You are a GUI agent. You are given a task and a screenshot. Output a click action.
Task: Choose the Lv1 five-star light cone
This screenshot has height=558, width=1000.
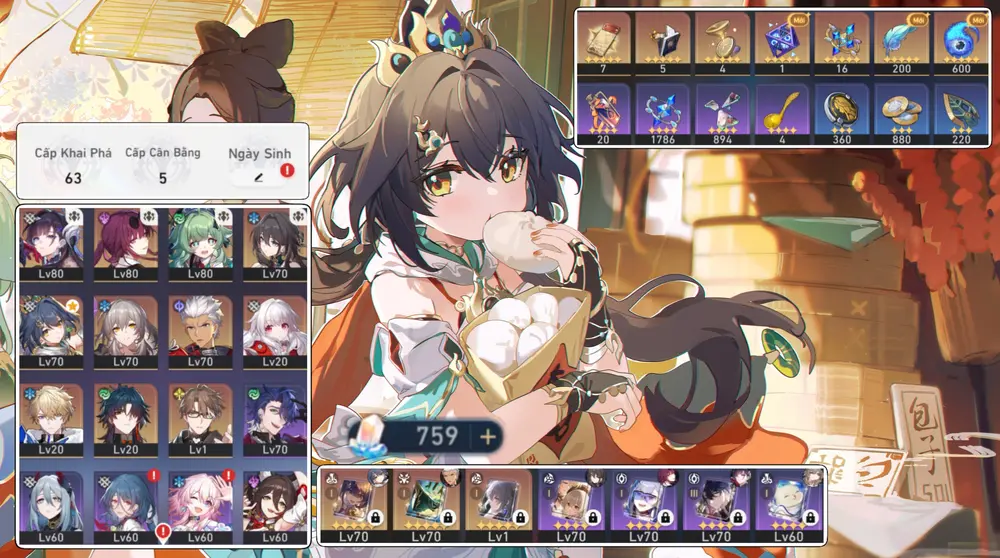497,502
